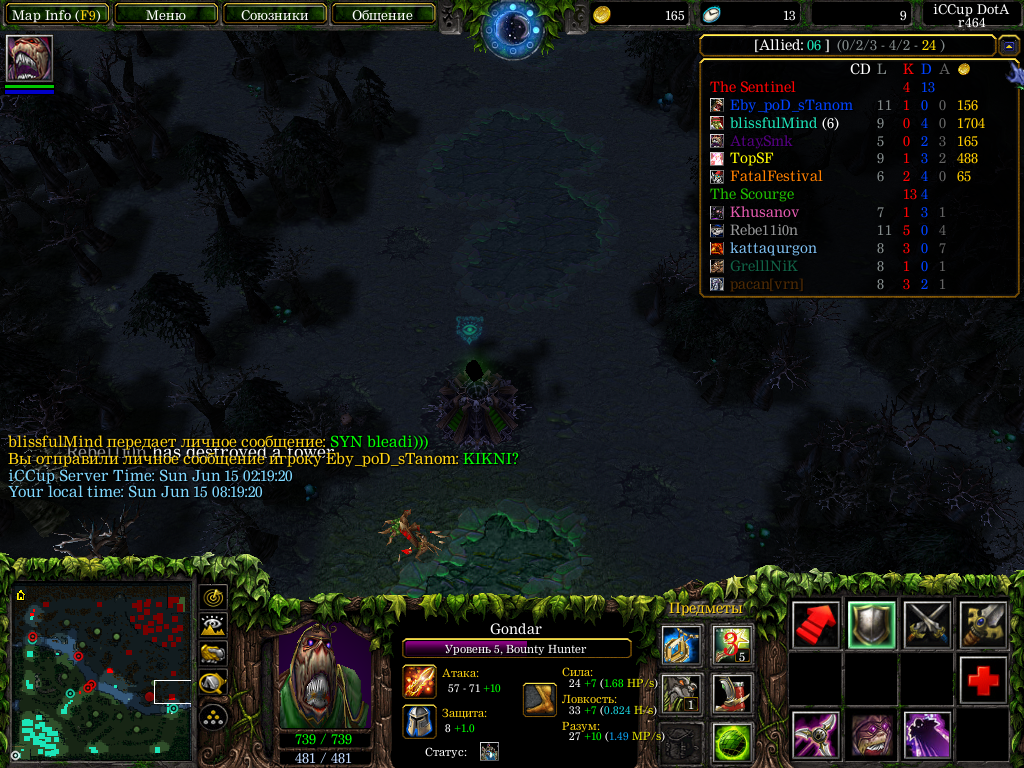Use the blue talisman item slot
Image resolution: width=1024 pixels, height=768 pixels.
point(680,645)
